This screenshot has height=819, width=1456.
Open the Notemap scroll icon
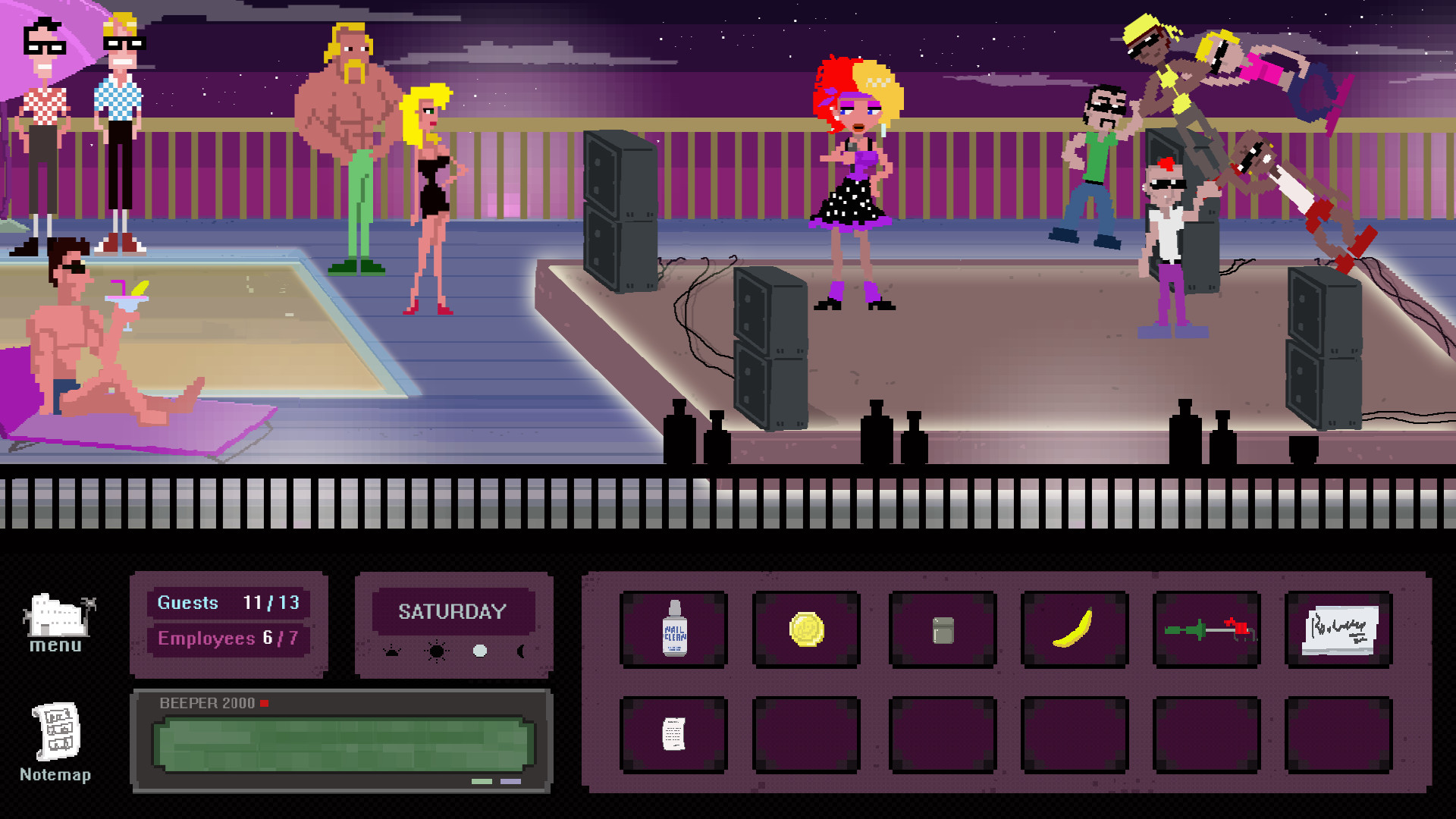[55, 732]
